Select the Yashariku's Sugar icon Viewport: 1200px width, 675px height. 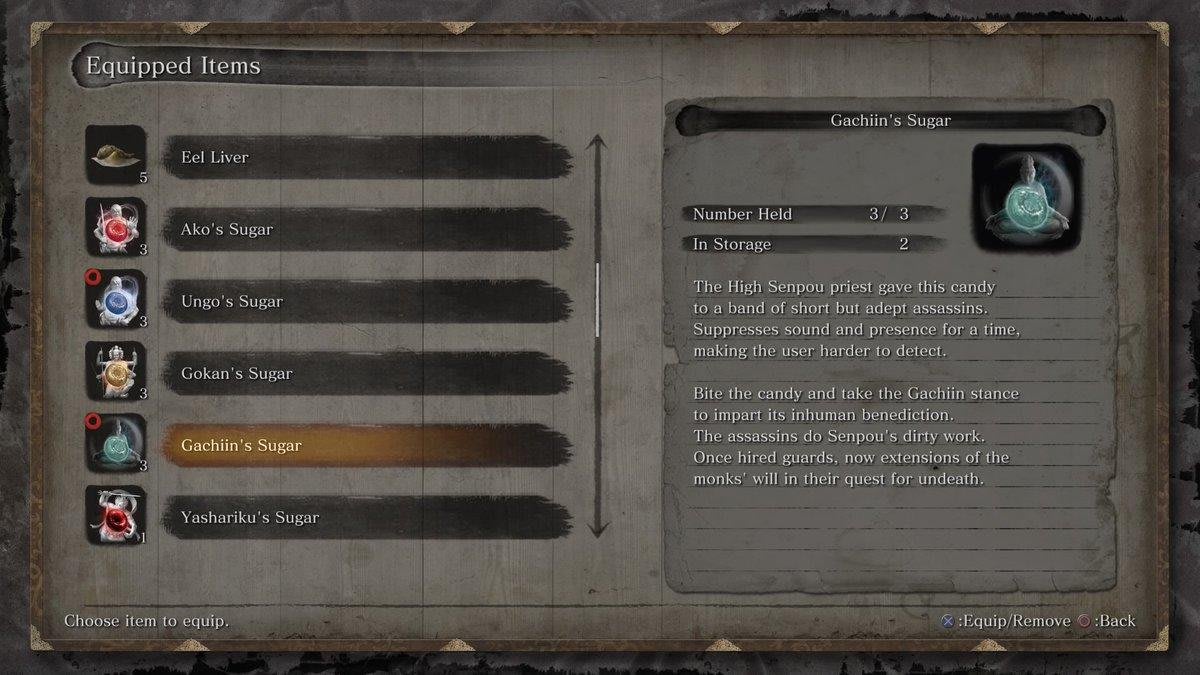click(x=116, y=516)
